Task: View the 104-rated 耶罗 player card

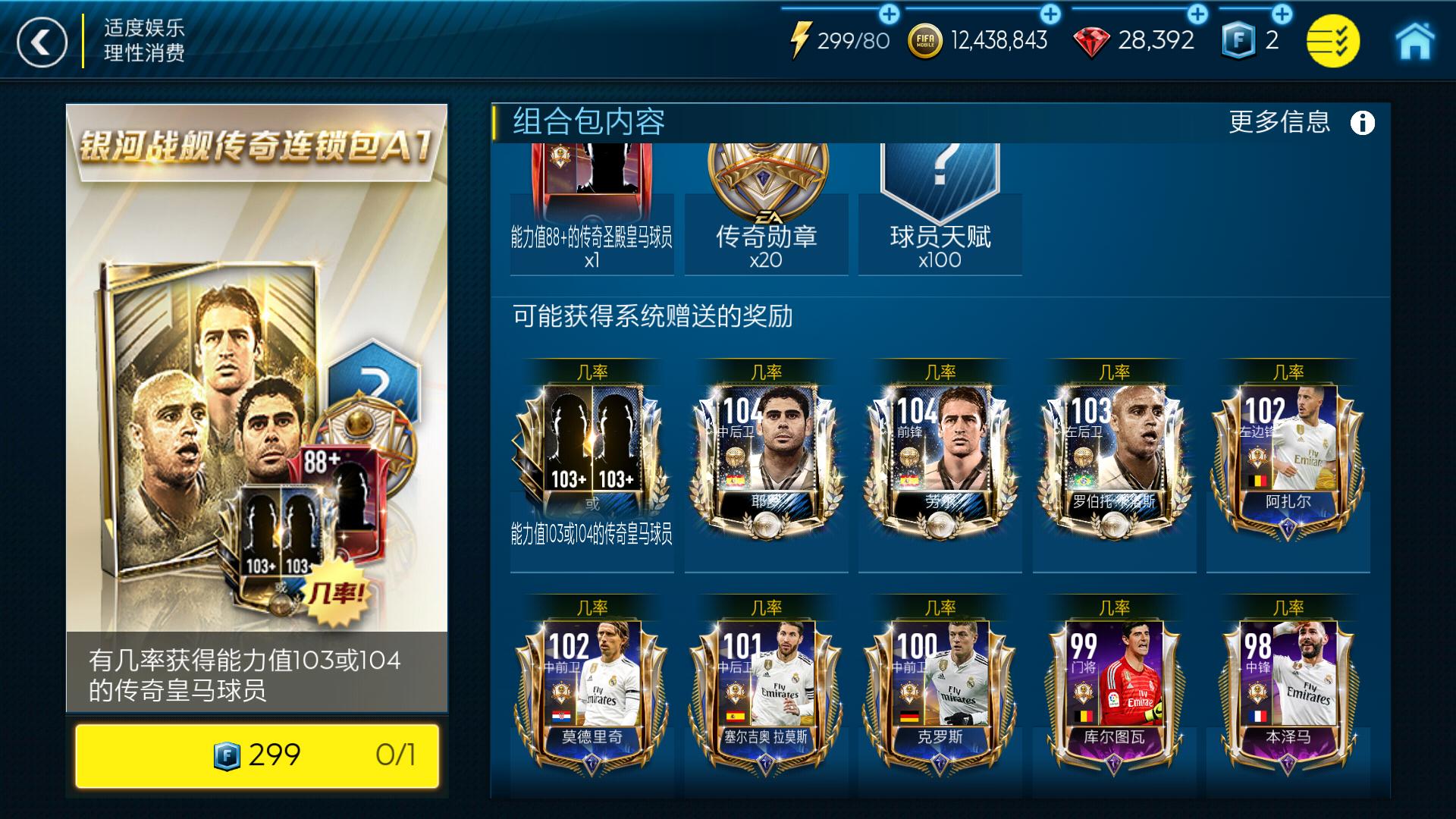Action: pyautogui.click(x=767, y=463)
